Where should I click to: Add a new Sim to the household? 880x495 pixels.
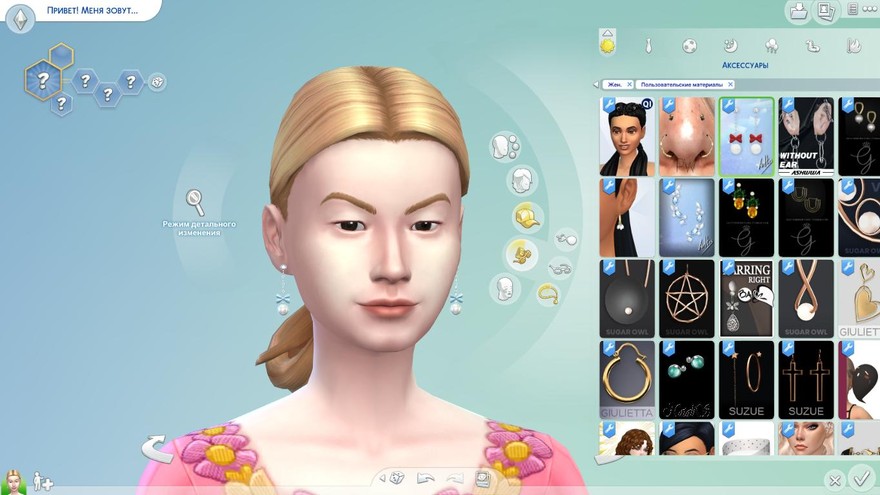[43, 482]
